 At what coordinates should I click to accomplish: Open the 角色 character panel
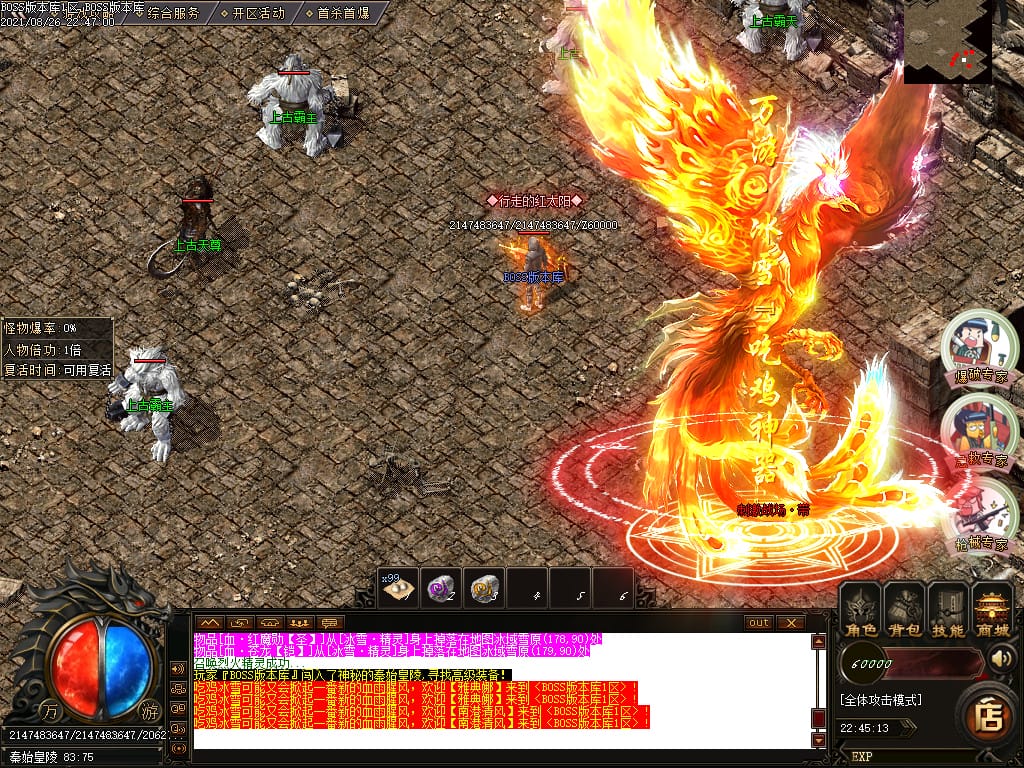pos(861,610)
